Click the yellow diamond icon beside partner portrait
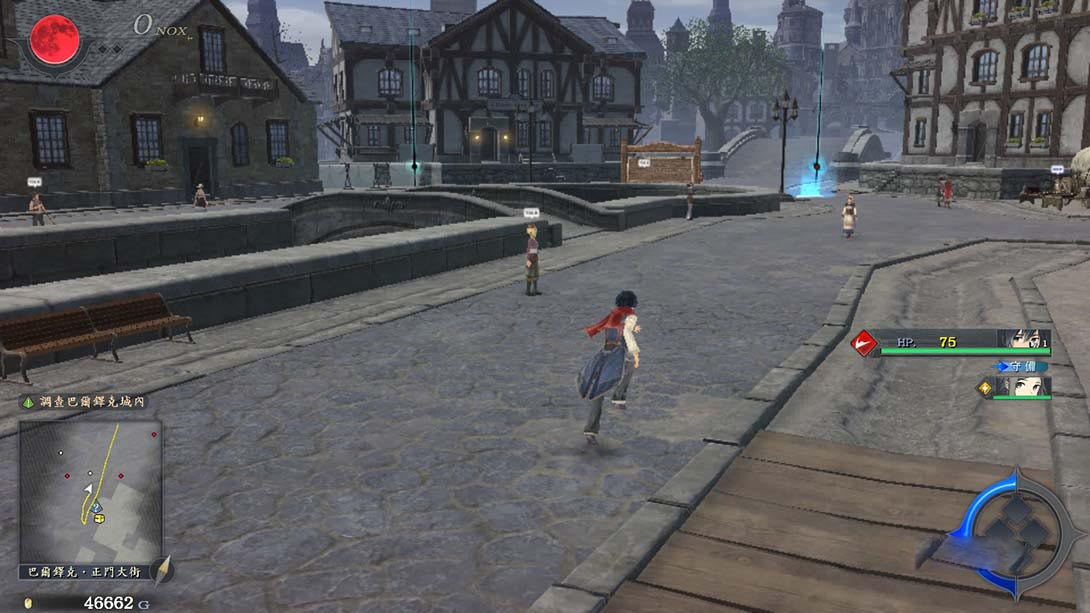The width and height of the screenshot is (1090, 613). [983, 388]
